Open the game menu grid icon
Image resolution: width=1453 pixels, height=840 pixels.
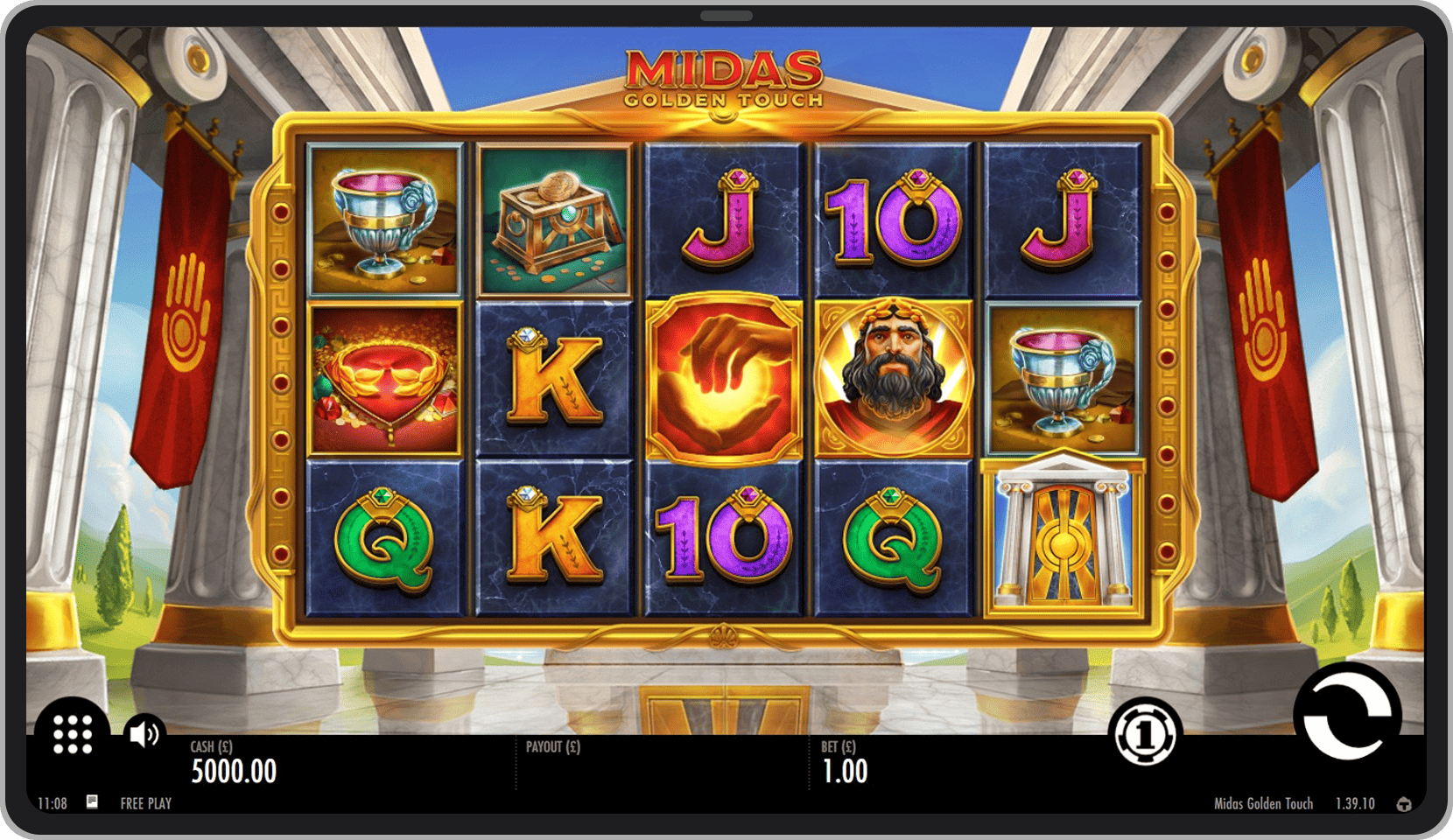pos(73,735)
